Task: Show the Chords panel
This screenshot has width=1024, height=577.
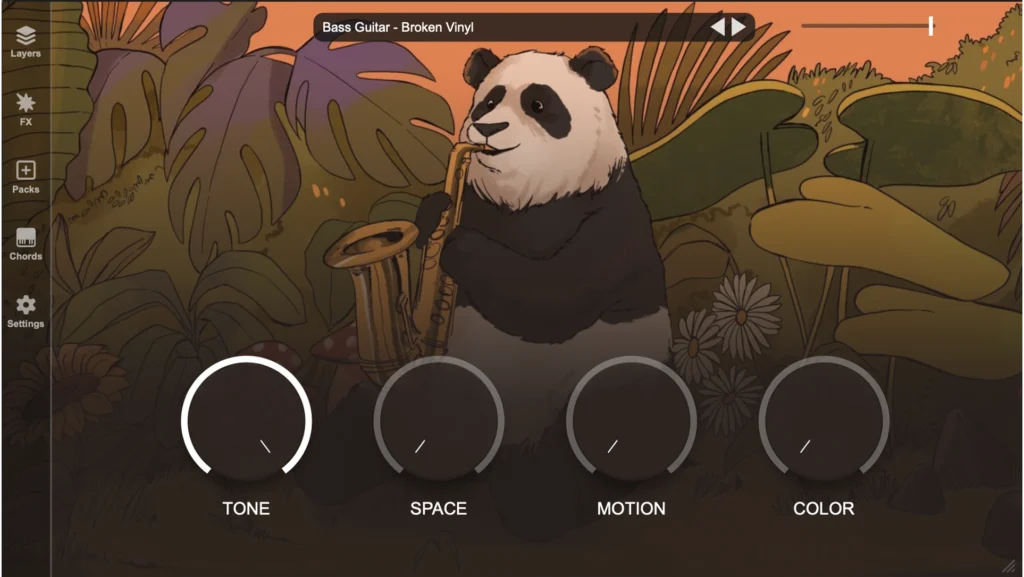Action: 26,243
